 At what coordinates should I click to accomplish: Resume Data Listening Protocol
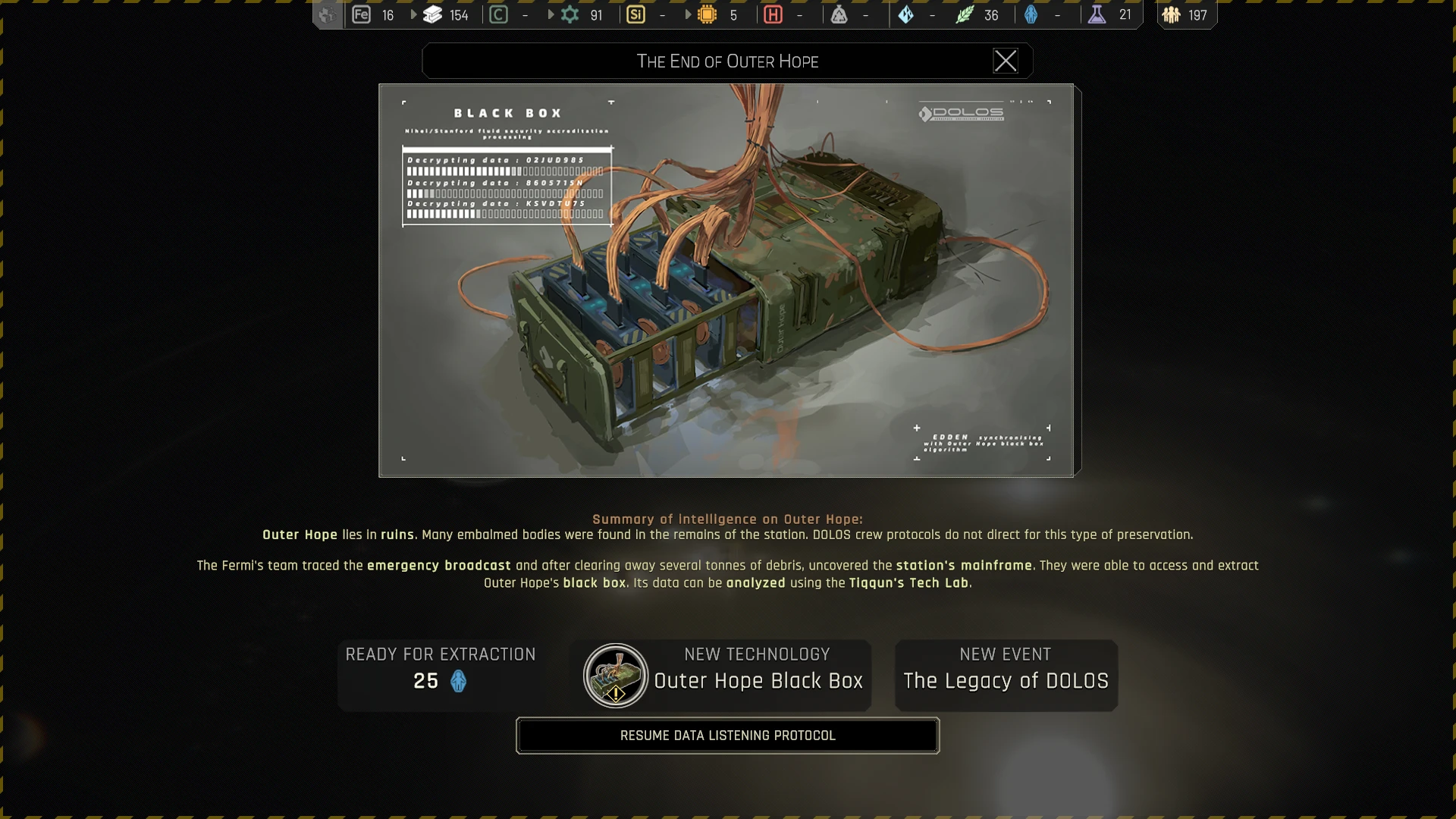[727, 736]
